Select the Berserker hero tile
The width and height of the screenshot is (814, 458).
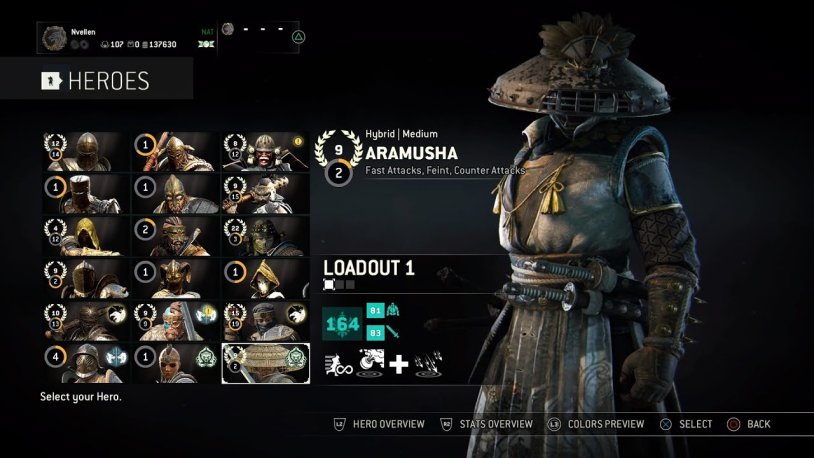coord(176,236)
